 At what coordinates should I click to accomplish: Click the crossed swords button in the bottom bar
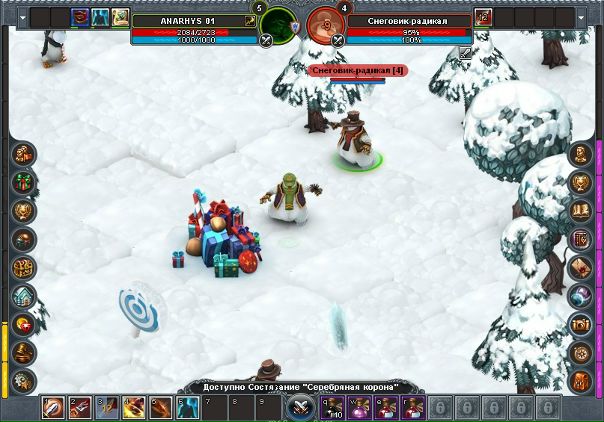coord(301,407)
